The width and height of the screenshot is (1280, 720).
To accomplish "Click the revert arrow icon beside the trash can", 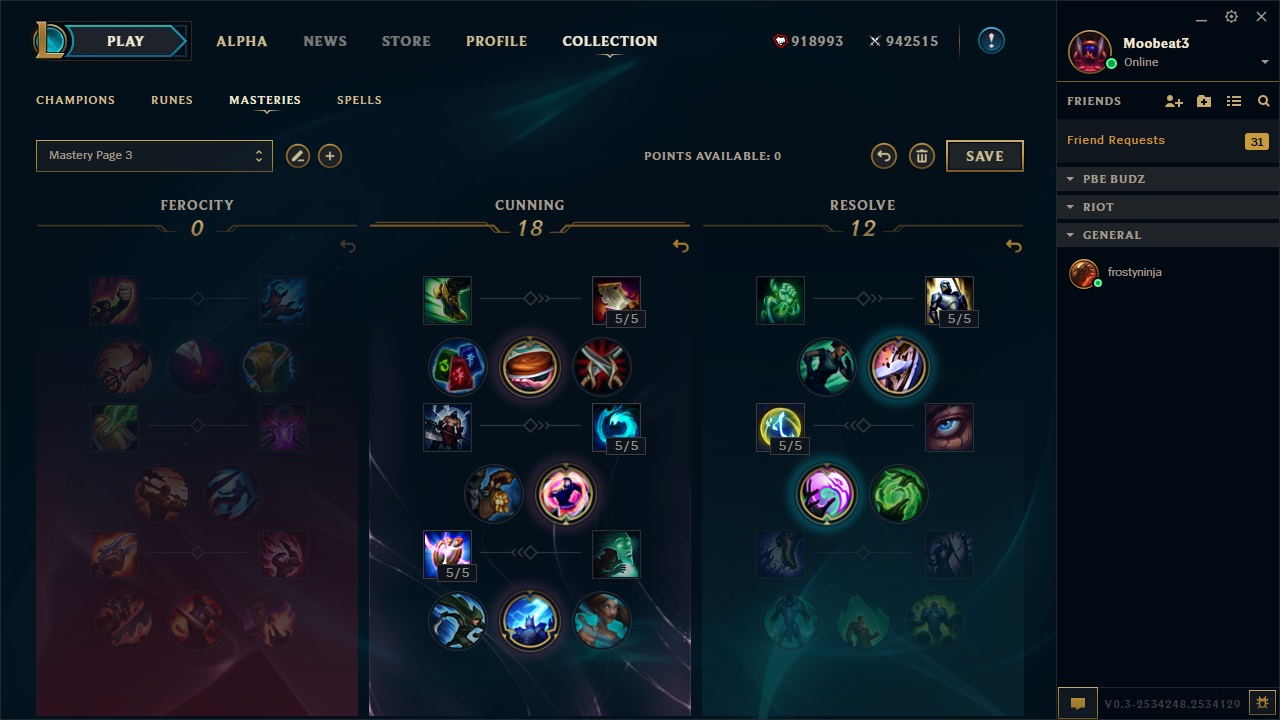I will click(x=885, y=156).
